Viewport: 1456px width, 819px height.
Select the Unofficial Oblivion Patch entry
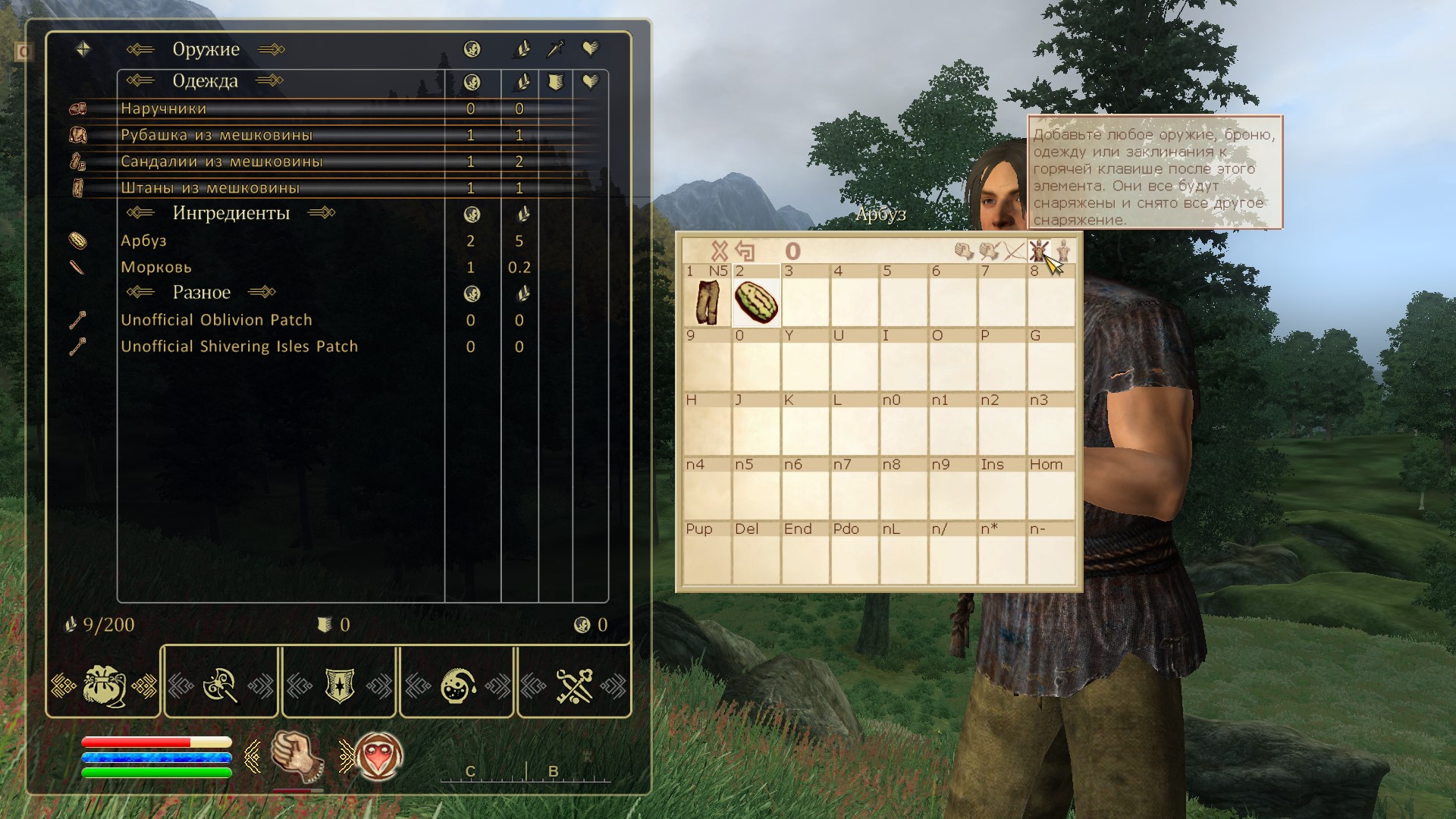click(x=216, y=320)
